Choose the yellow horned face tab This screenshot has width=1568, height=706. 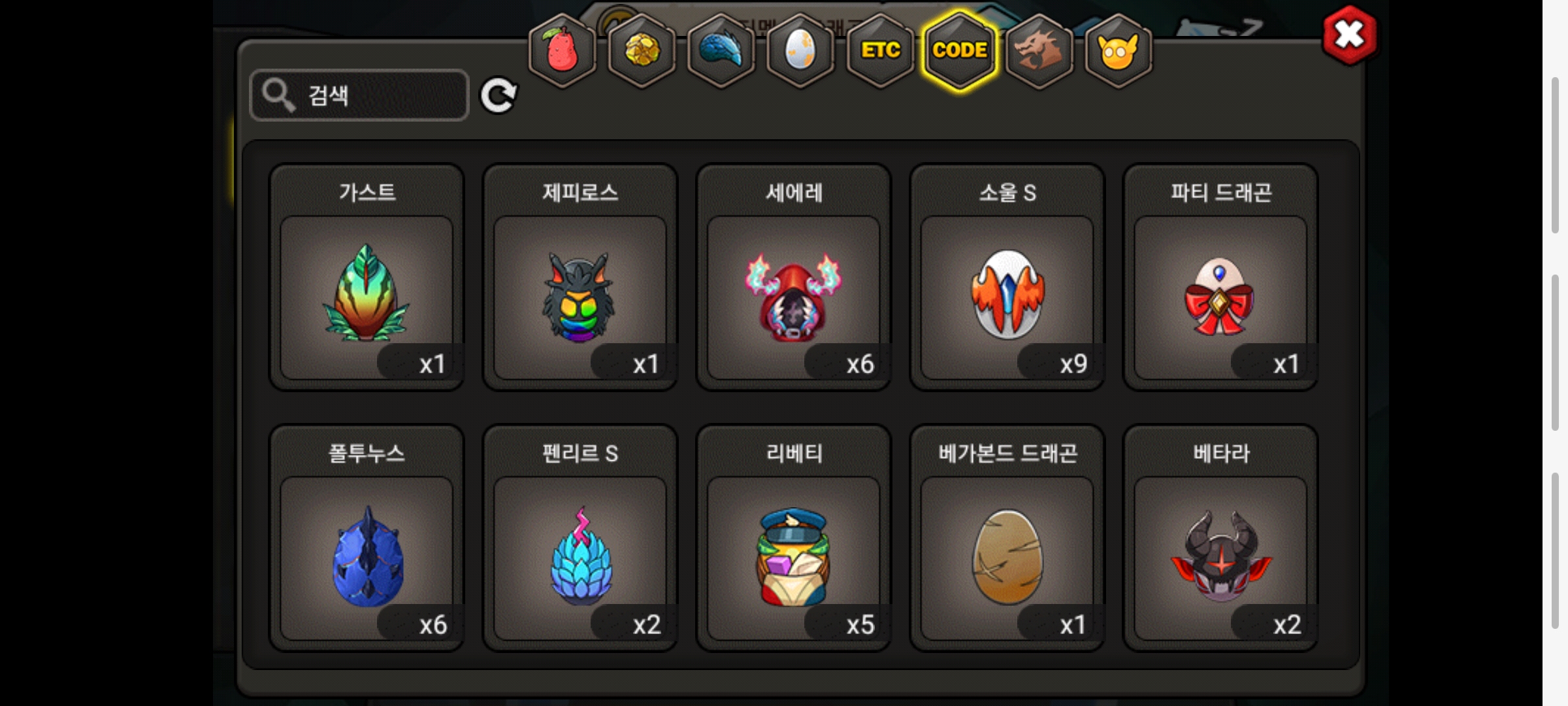1118,50
